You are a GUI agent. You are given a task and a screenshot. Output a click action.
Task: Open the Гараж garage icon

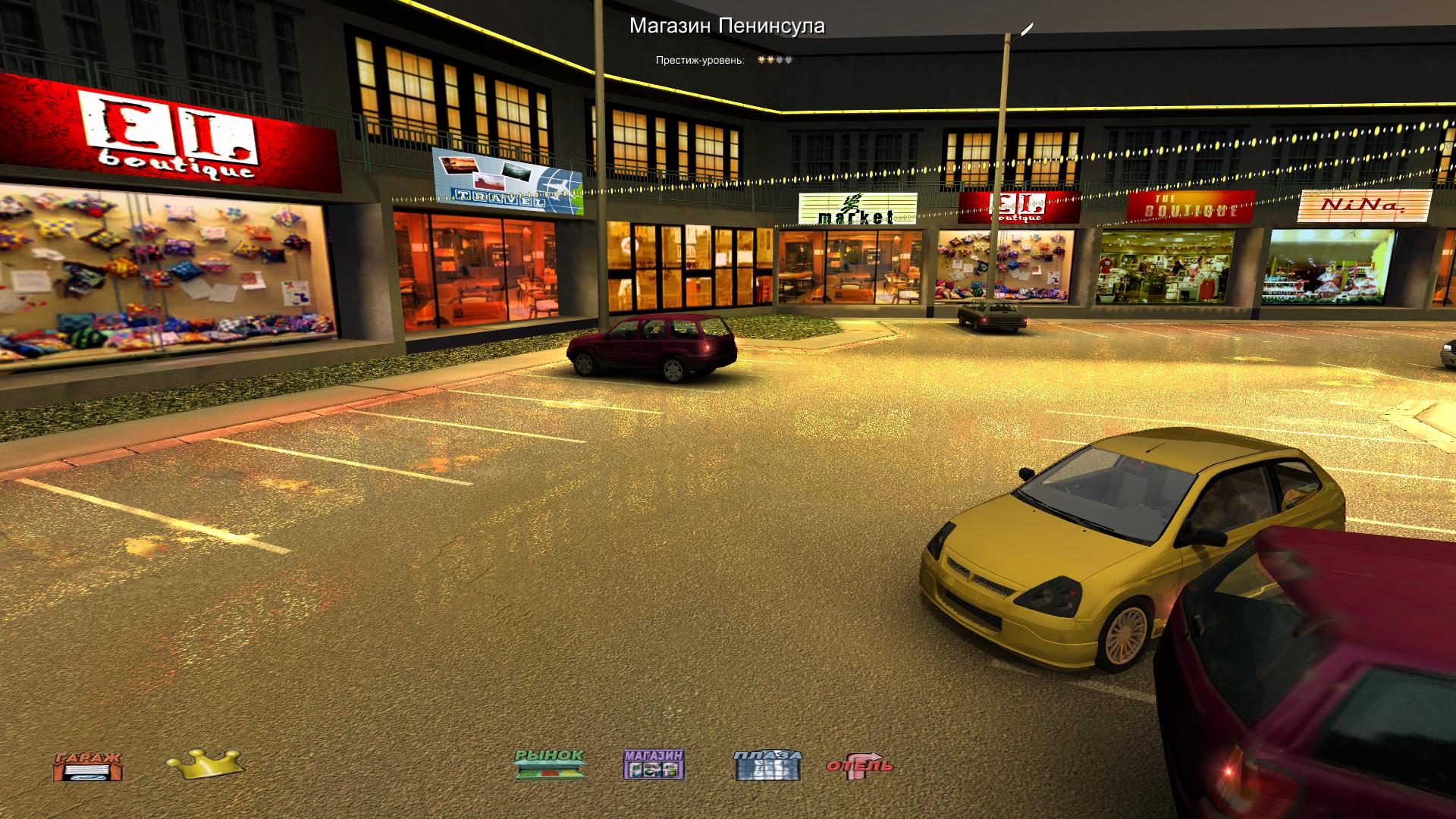point(87,766)
